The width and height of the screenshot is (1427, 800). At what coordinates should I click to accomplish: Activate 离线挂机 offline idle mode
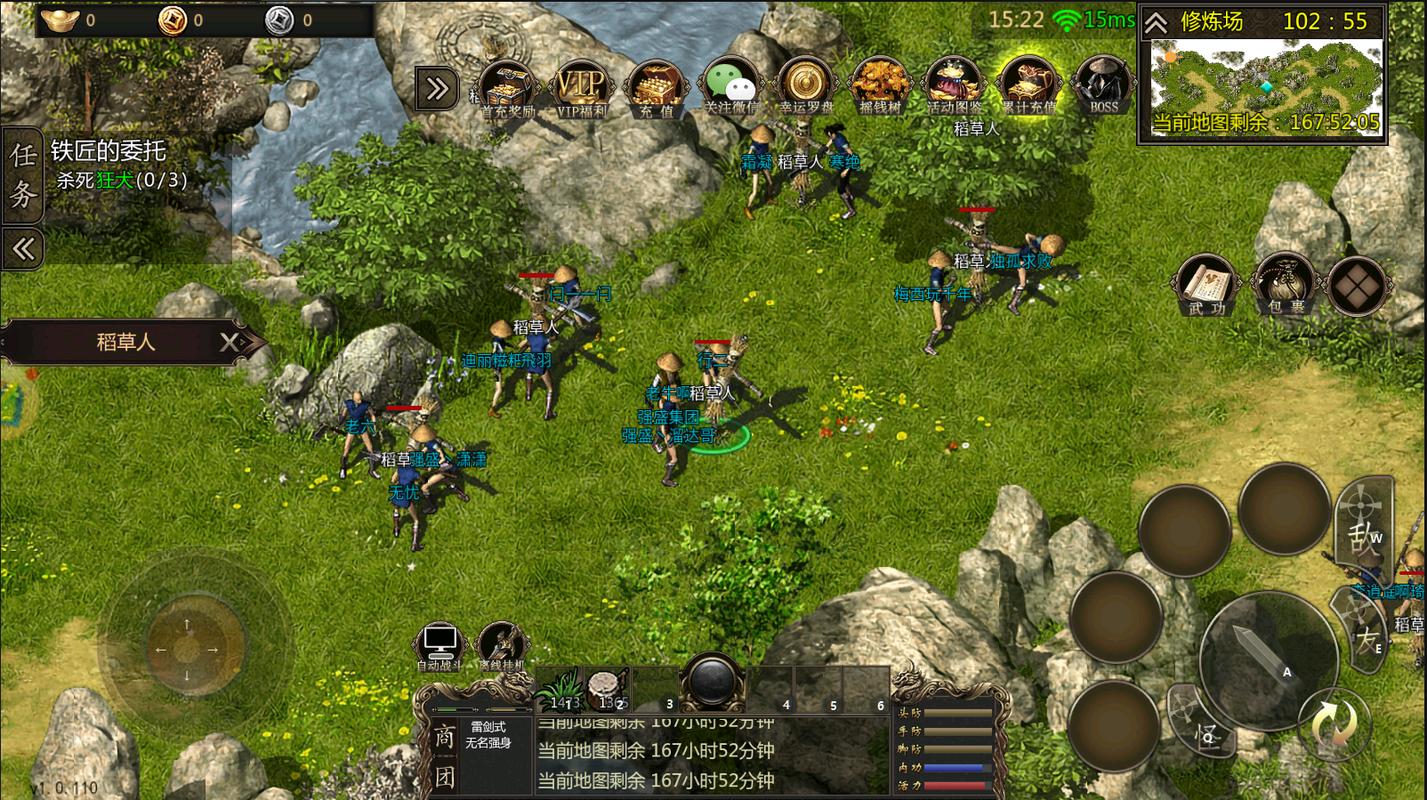[x=503, y=645]
